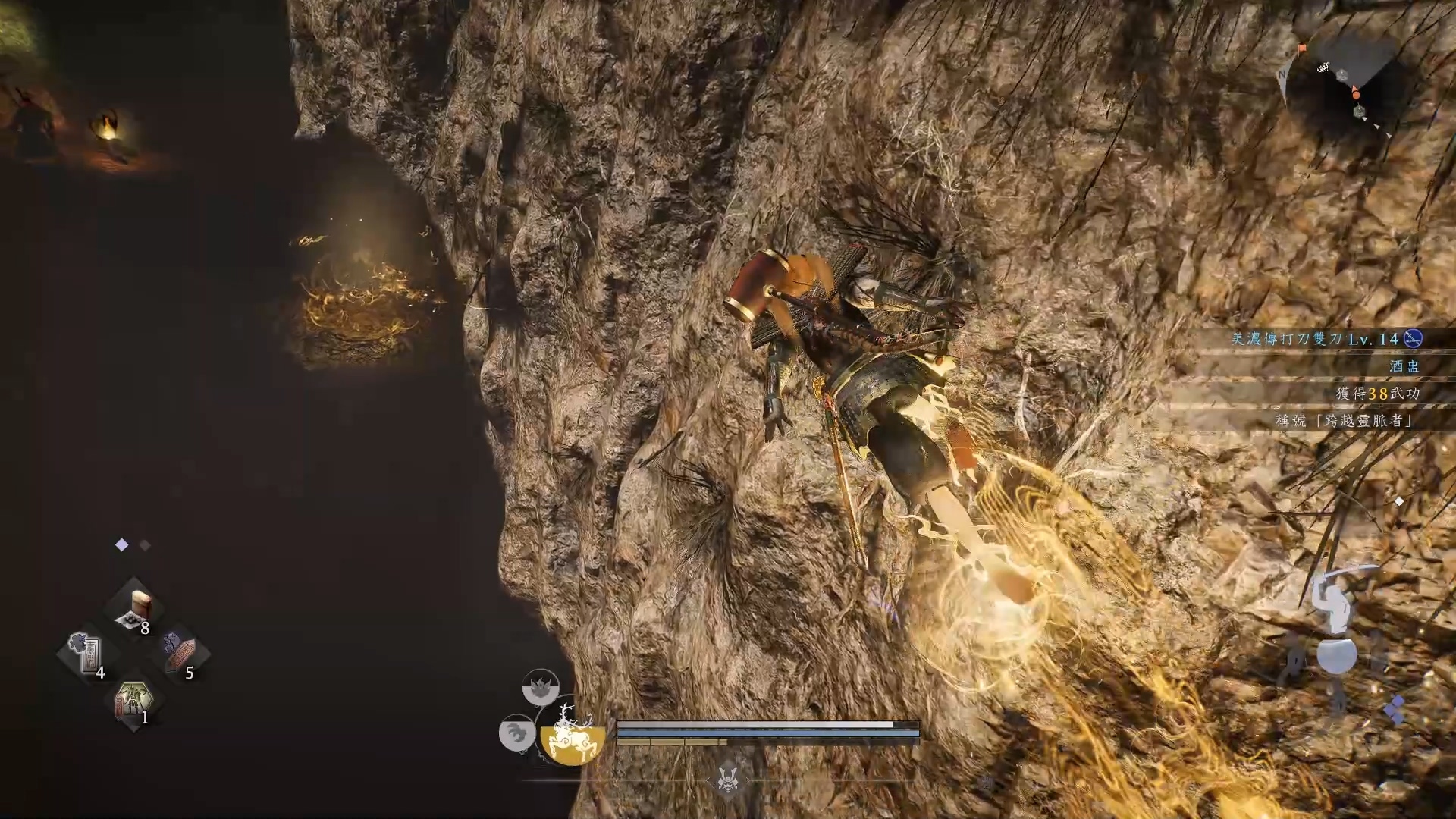Select the 美濃傳打刀雙刀 Lv. 14 loot entry
The height and width of the screenshot is (819, 1456).
coord(1326,339)
